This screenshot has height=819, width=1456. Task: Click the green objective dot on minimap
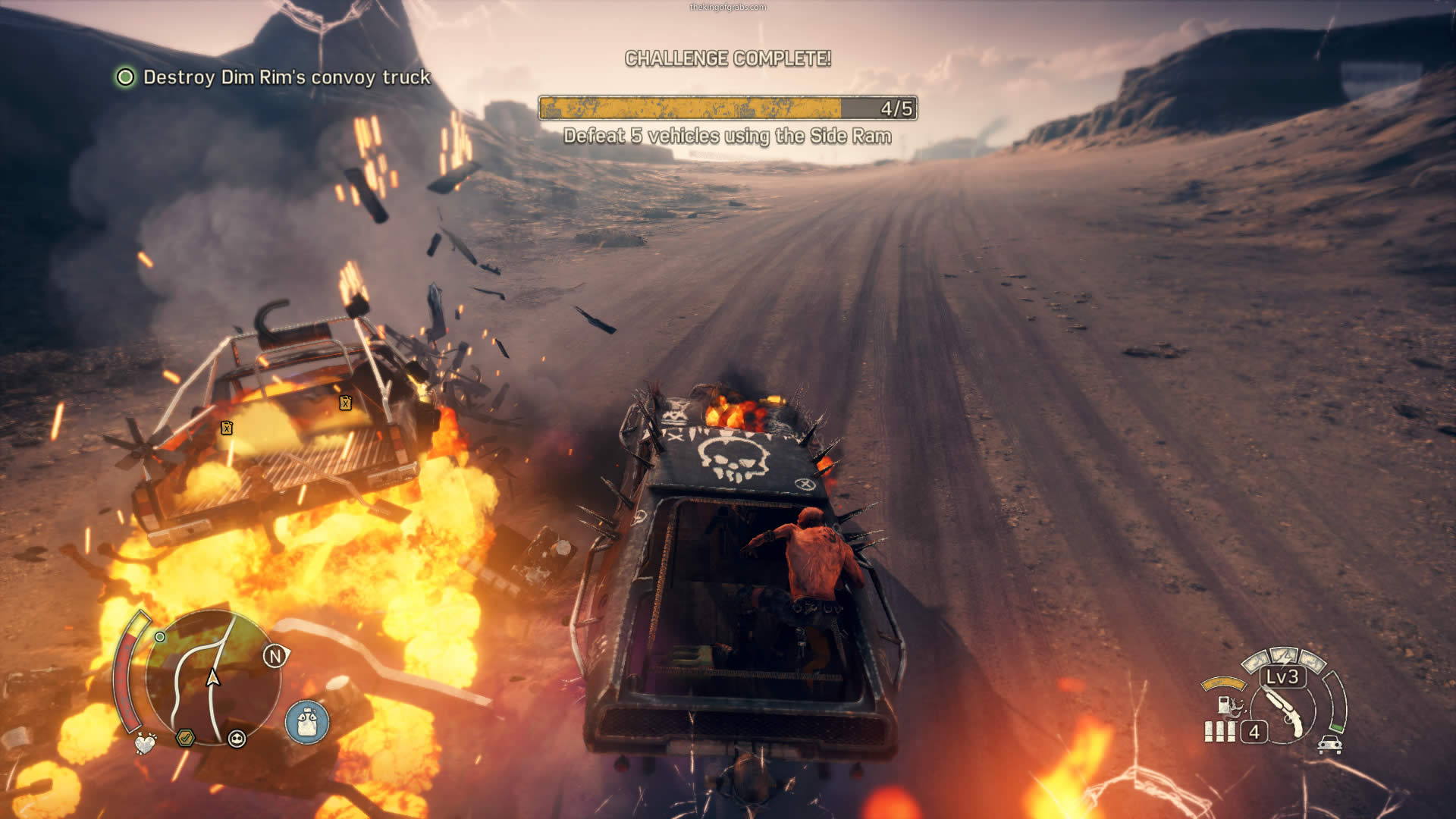(x=160, y=637)
